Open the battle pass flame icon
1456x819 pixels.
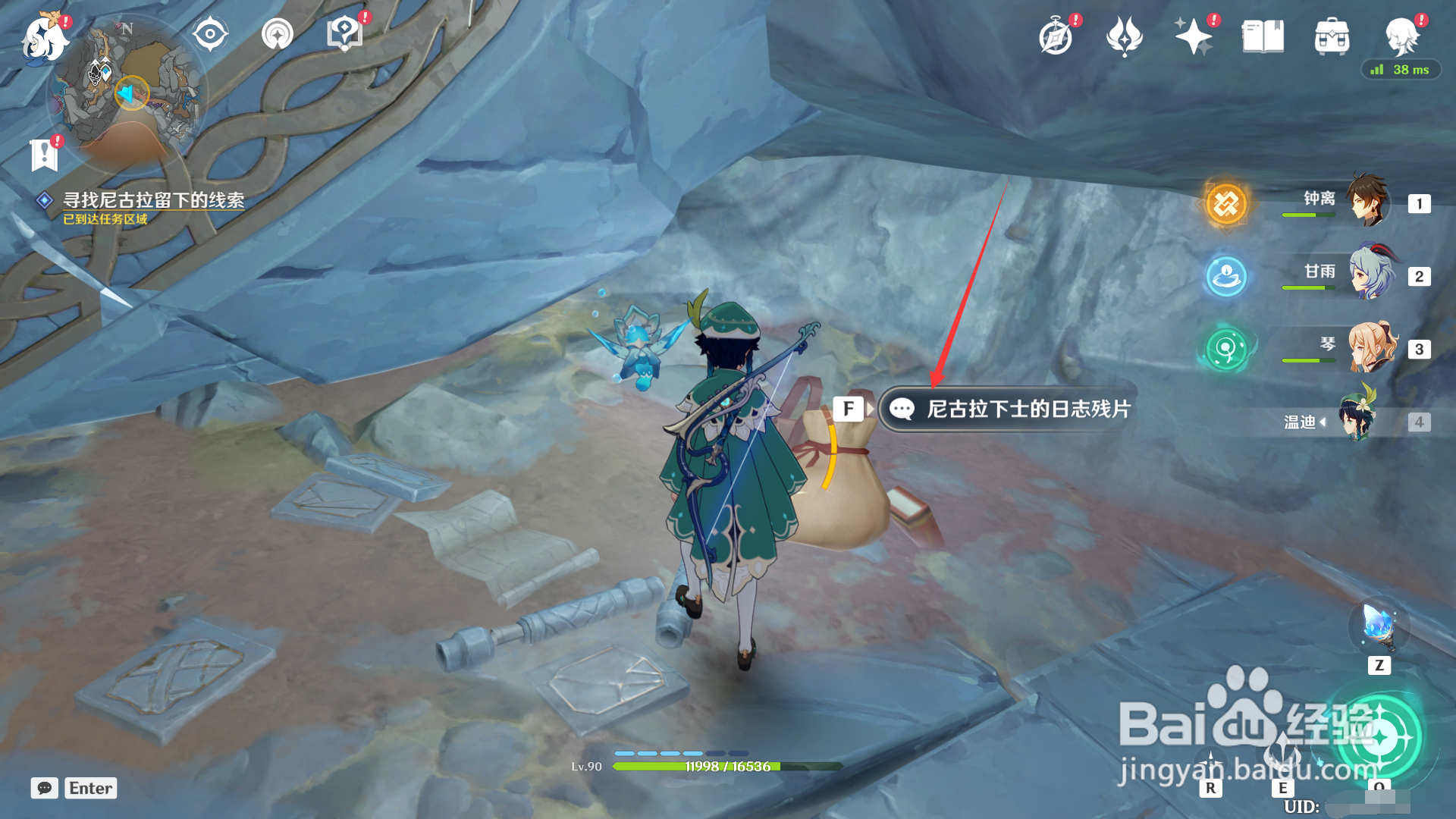click(x=1124, y=37)
